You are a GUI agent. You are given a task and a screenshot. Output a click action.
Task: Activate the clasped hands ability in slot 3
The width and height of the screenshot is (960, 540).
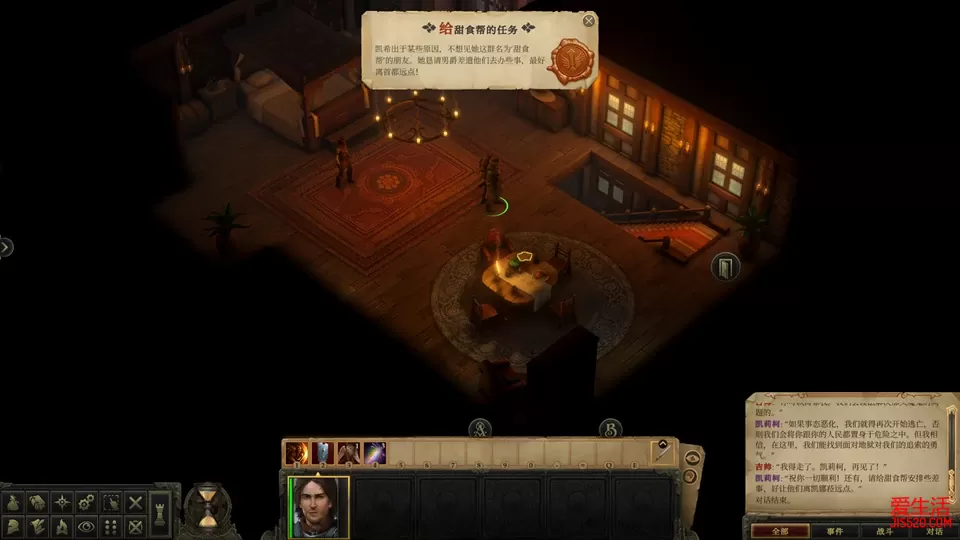point(348,453)
